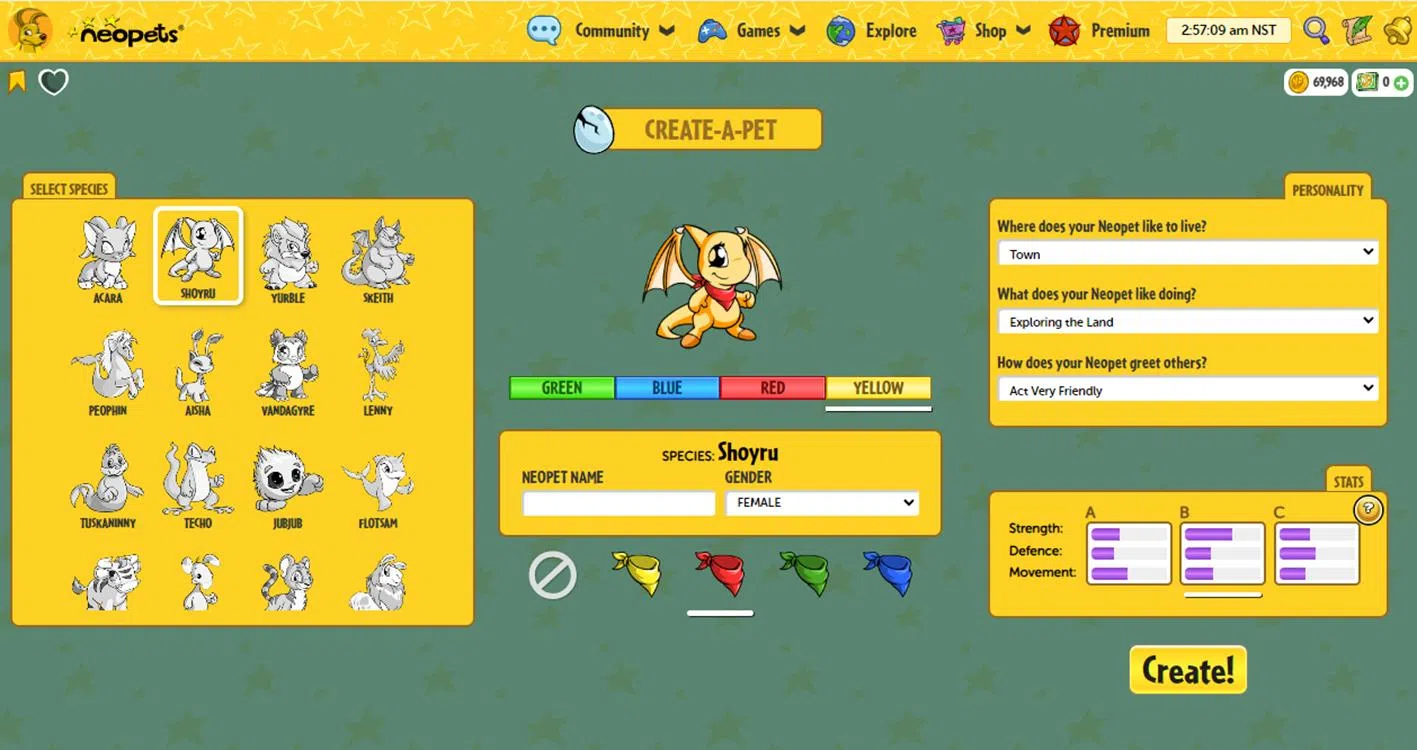The width and height of the screenshot is (1417, 750).
Task: Choose the Blue color option
Action: coord(667,388)
